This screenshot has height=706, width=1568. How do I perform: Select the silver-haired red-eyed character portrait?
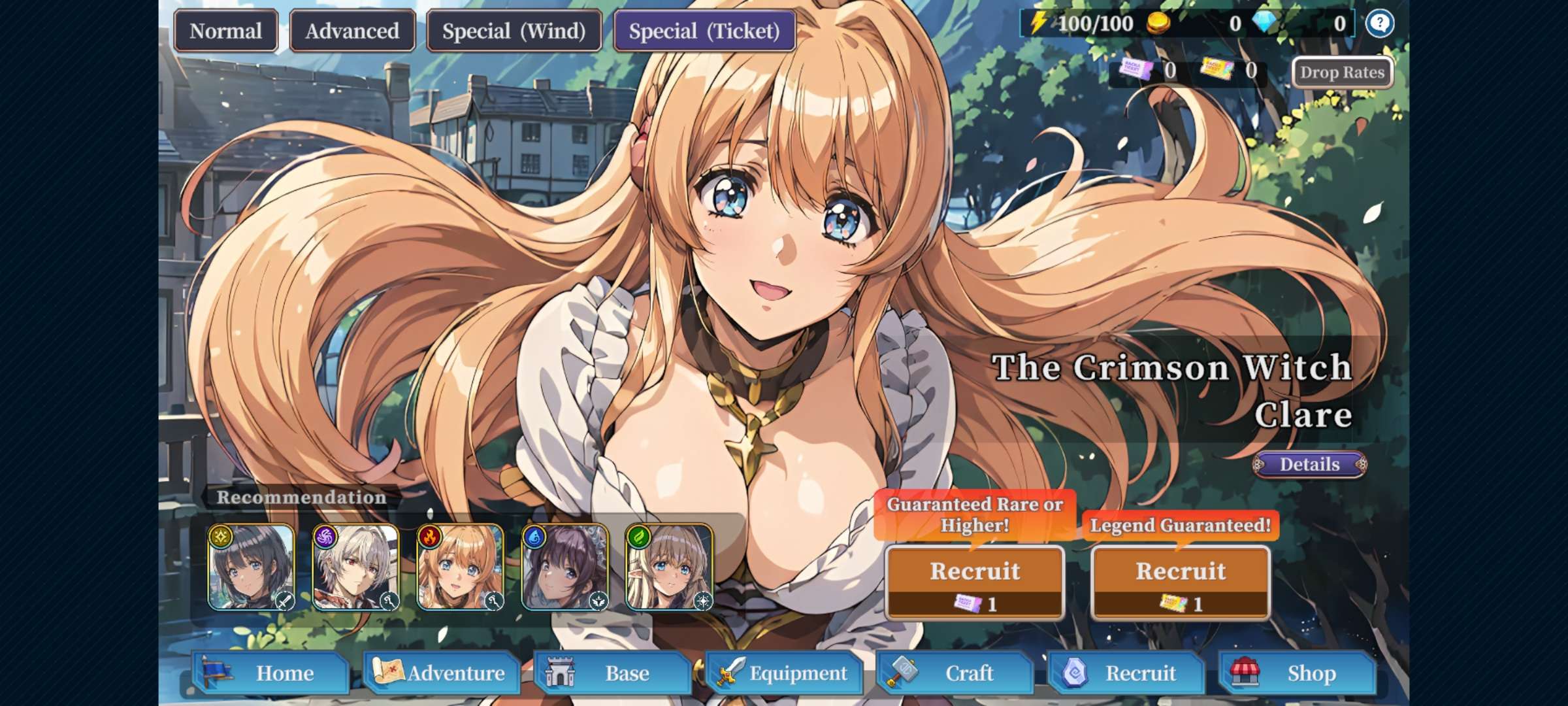pos(356,567)
